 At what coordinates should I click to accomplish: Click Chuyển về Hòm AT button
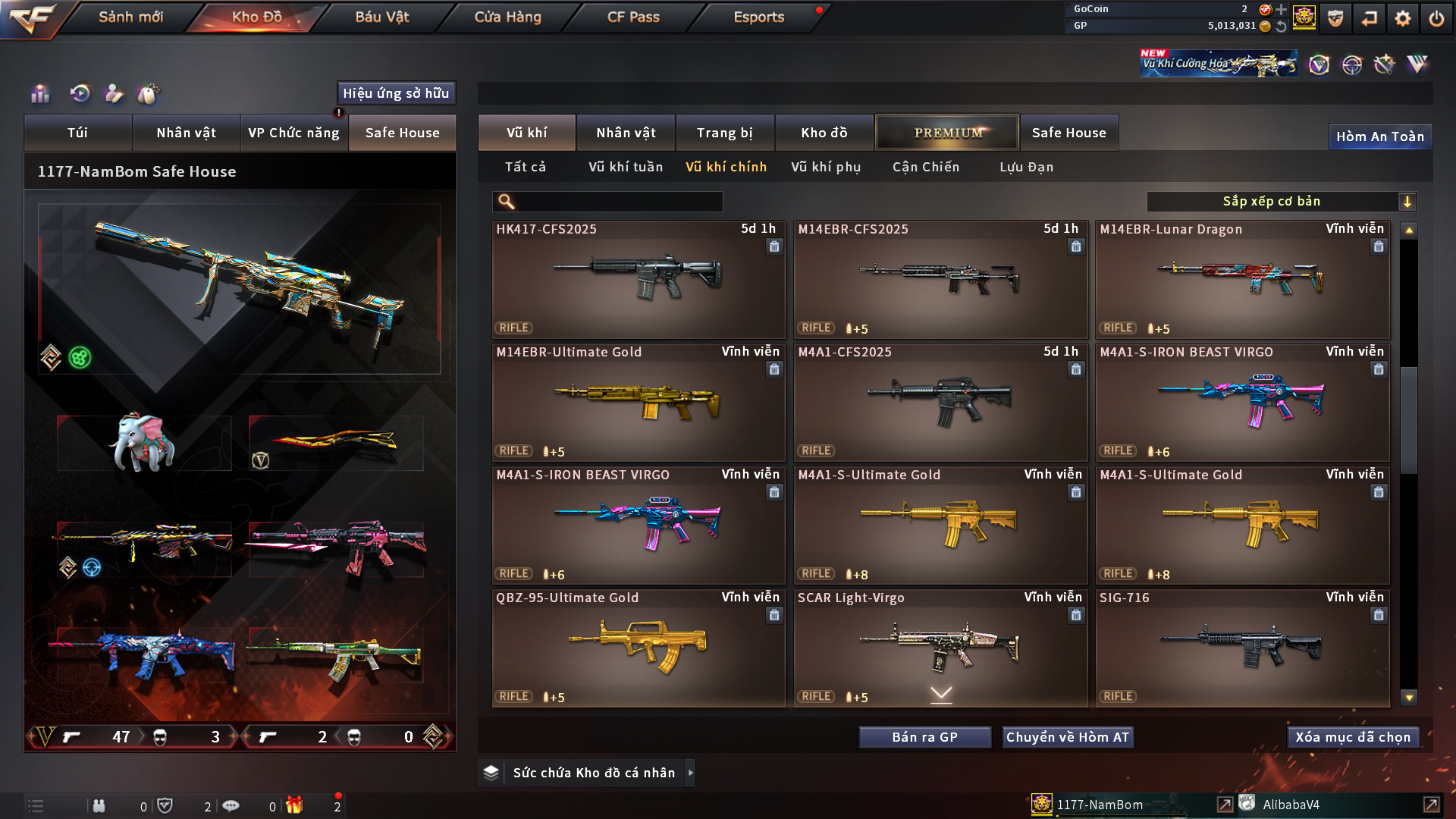[1068, 737]
